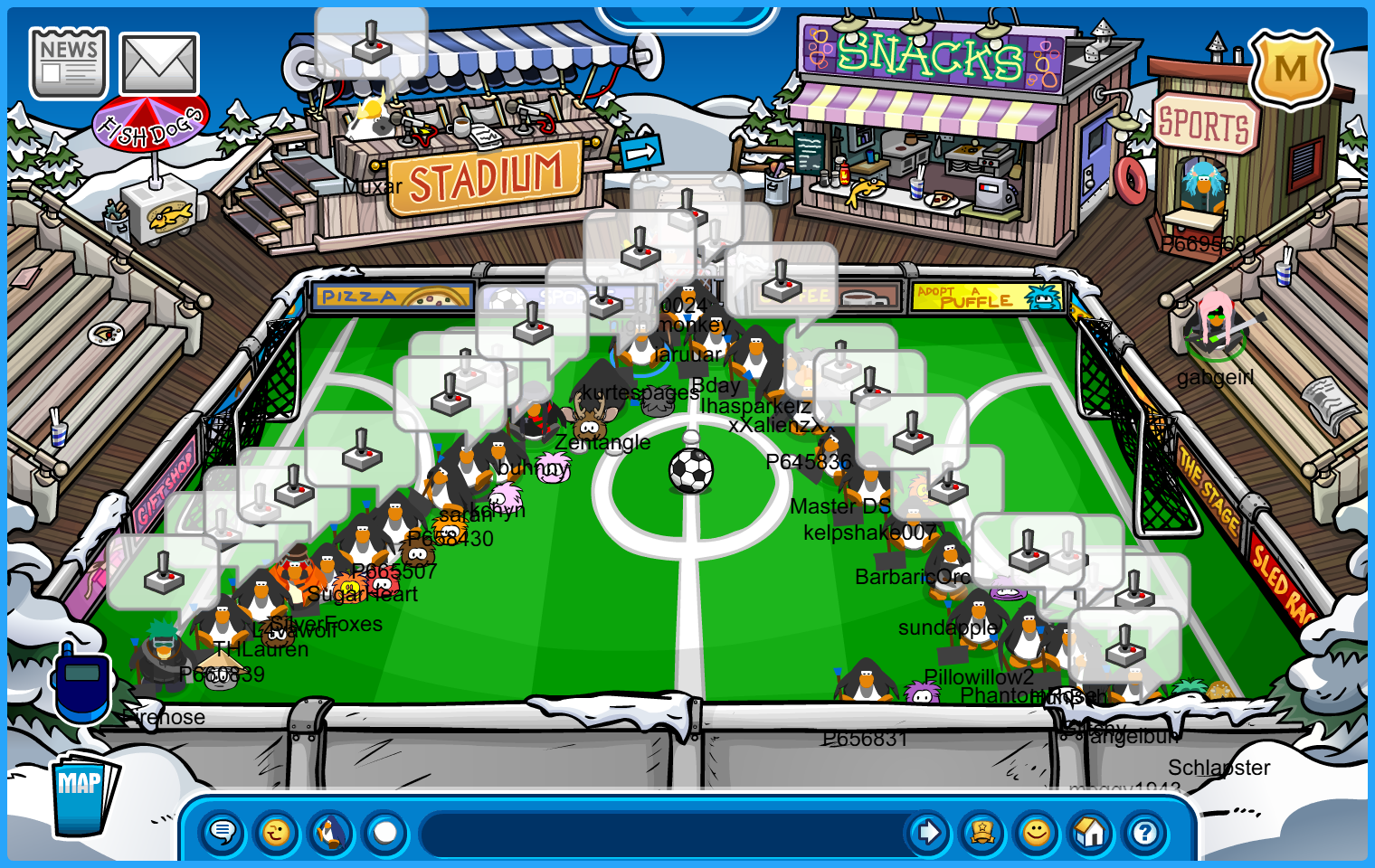This screenshot has height=868, width=1375.
Task: Open the question mark help menu
Action: click(x=1145, y=832)
